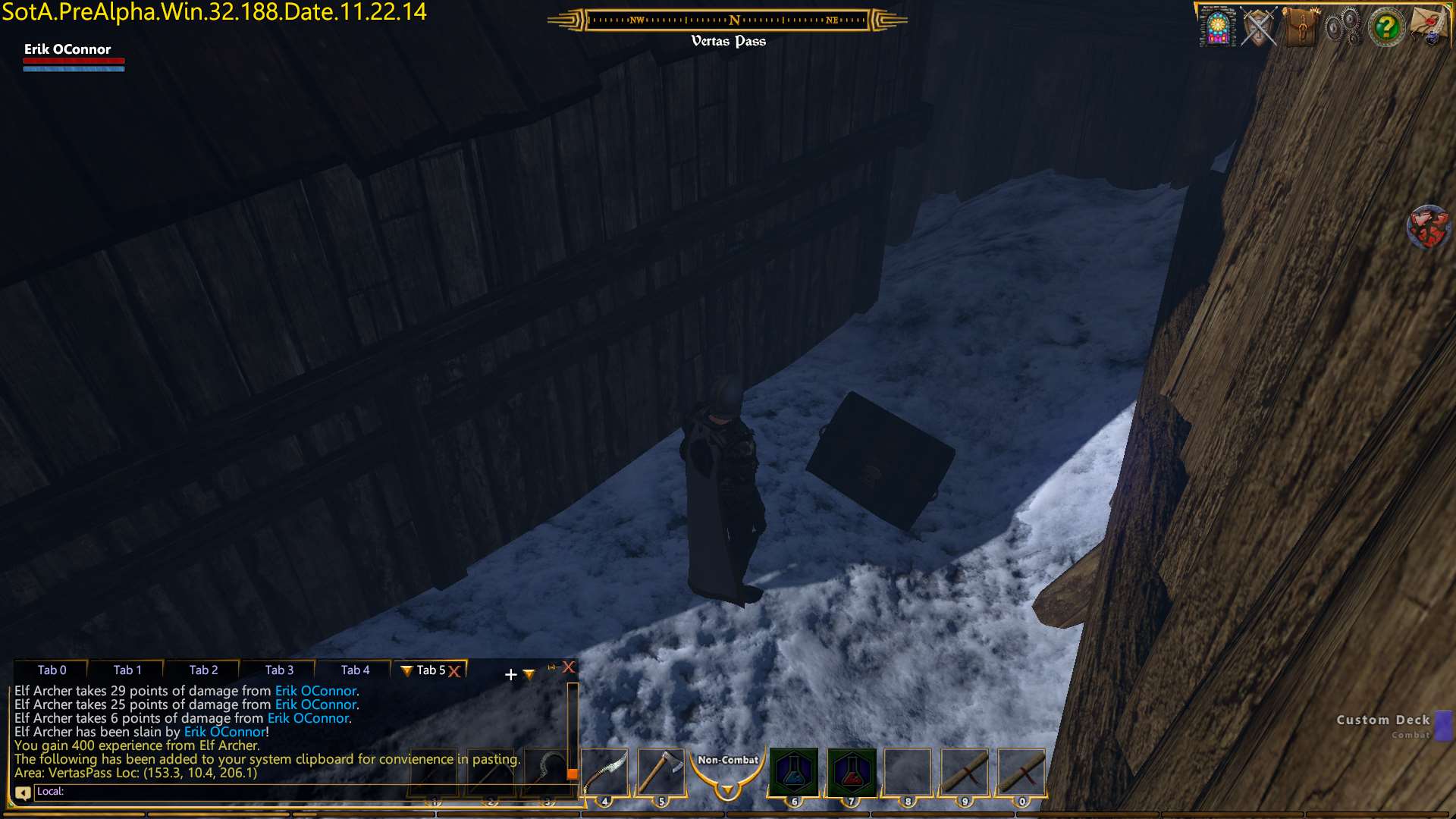This screenshot has width=1456, height=819.
Task: Open the gears settings menu
Action: (x=1343, y=27)
